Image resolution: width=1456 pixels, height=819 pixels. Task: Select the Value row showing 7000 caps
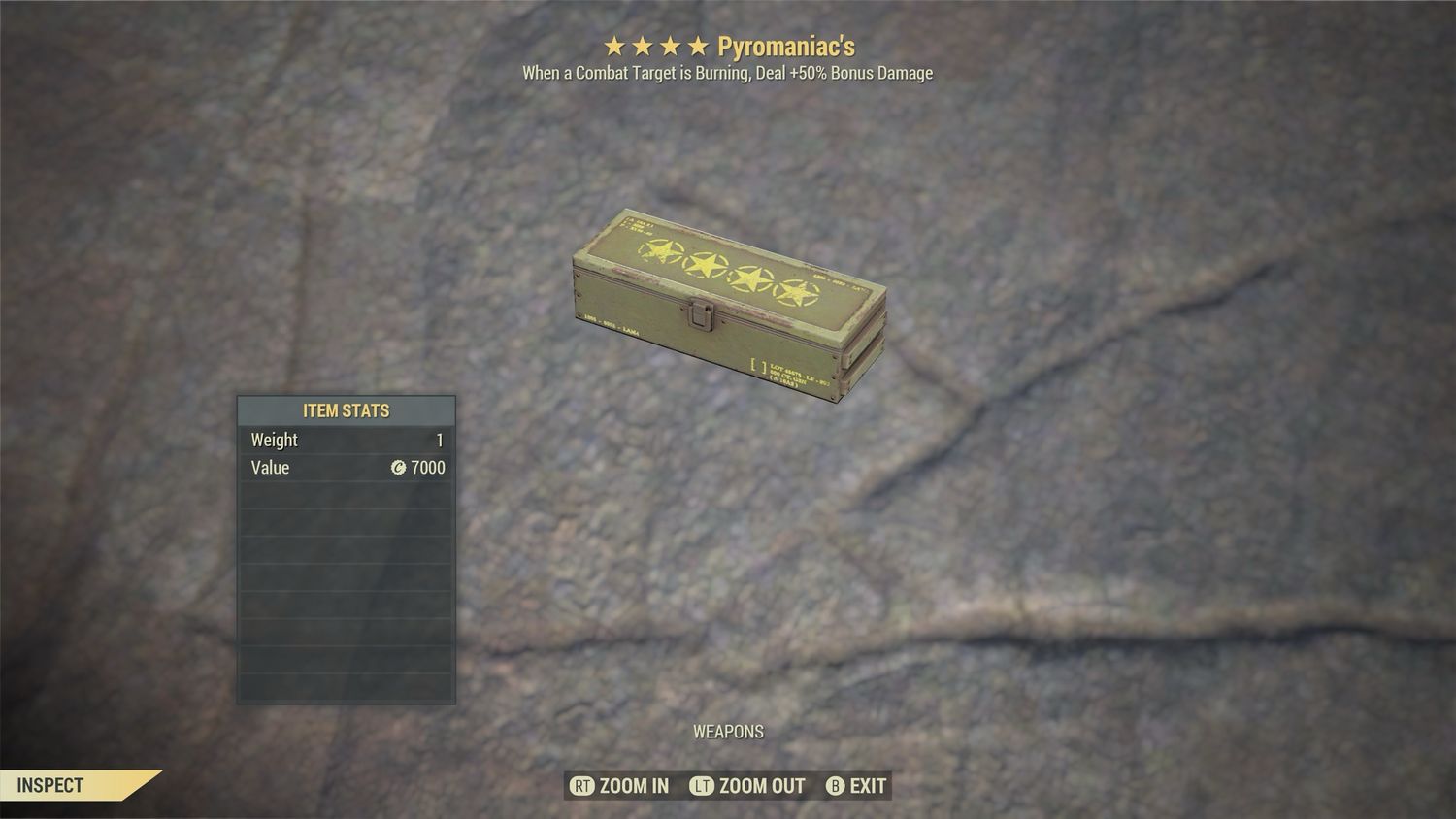pyautogui.click(x=346, y=468)
